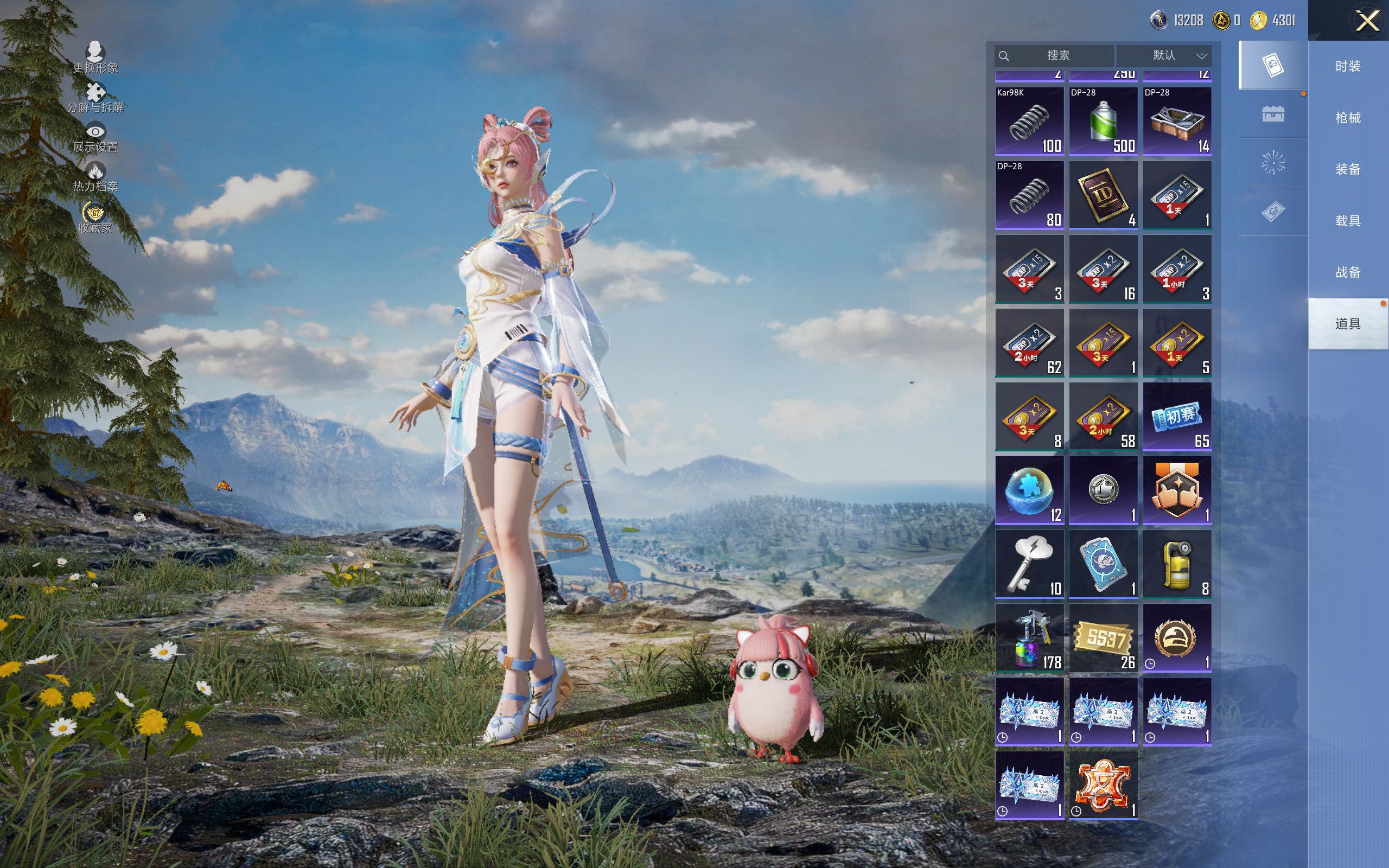The height and width of the screenshot is (868, 1389).
Task: Open the 道具 items tab
Action: pos(1347,324)
